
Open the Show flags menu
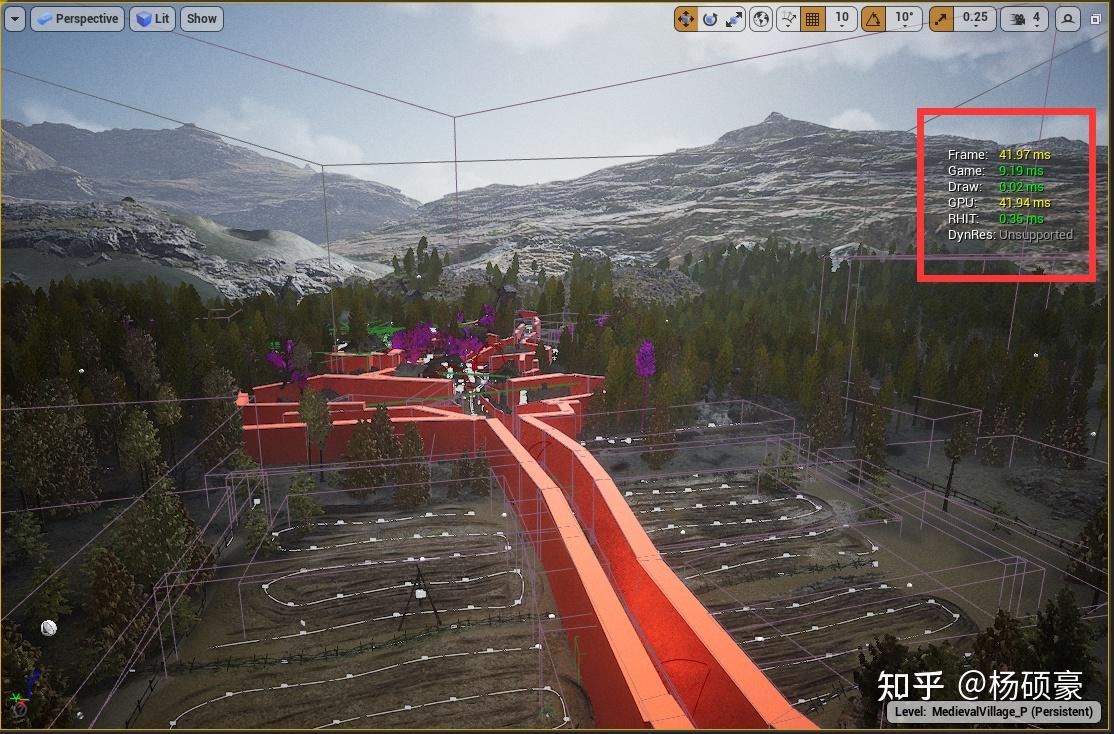(202, 18)
